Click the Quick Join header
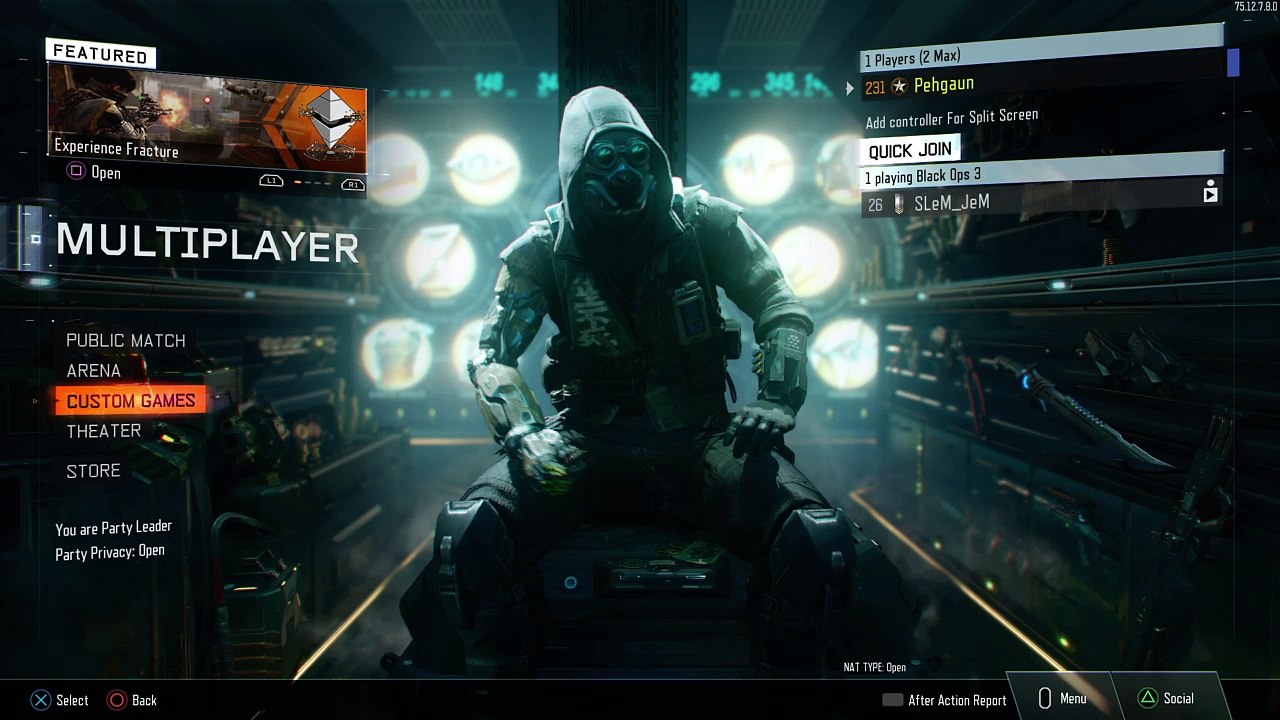Viewport: 1280px width, 720px height. pyautogui.click(x=910, y=151)
